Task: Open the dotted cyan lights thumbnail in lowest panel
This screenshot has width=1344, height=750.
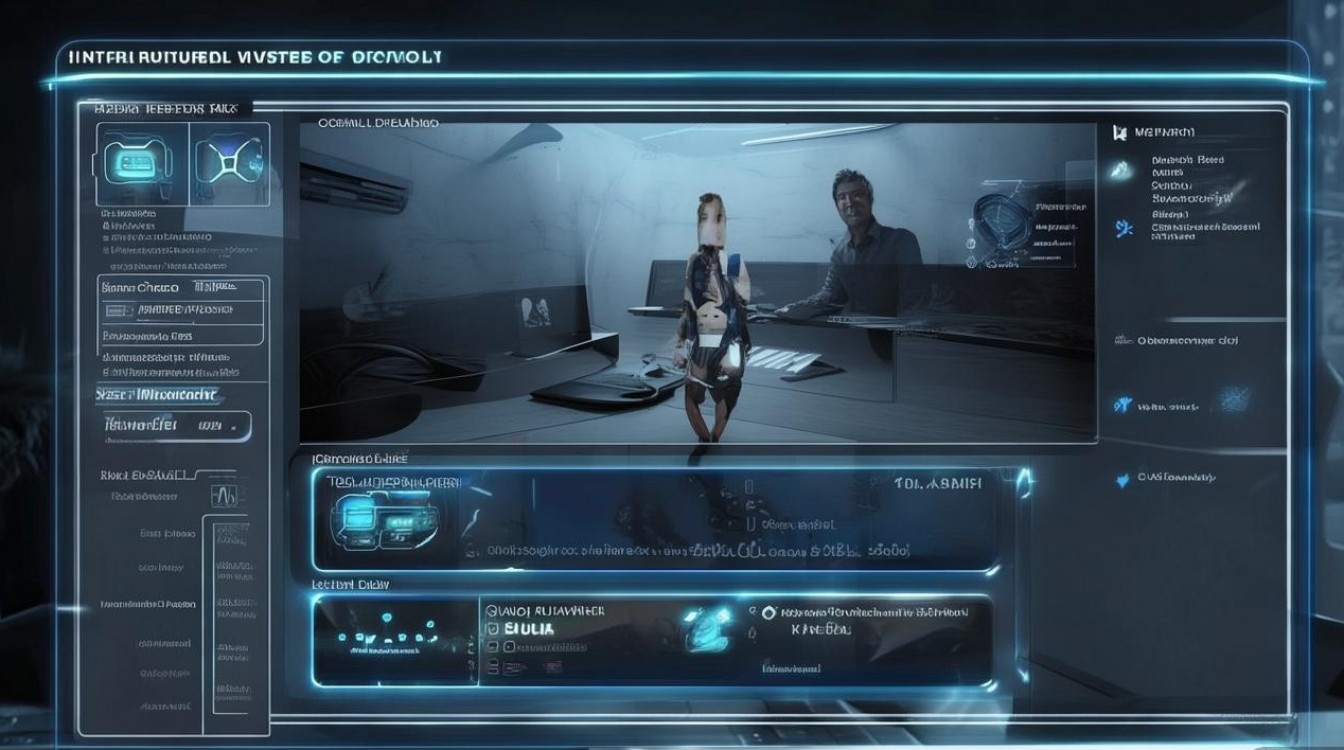Action: click(385, 636)
